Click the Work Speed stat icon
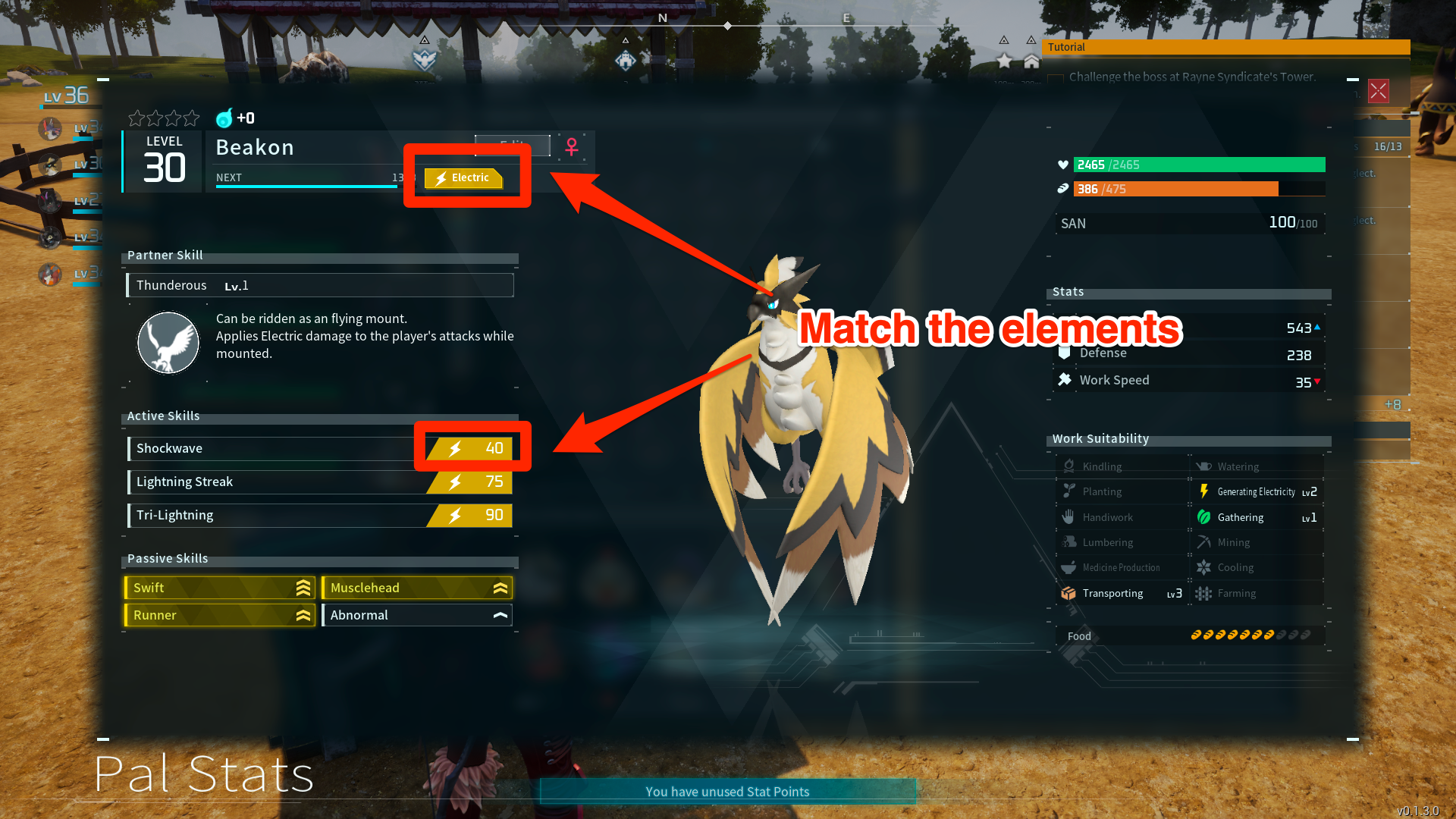This screenshot has height=819, width=1456. (1065, 379)
